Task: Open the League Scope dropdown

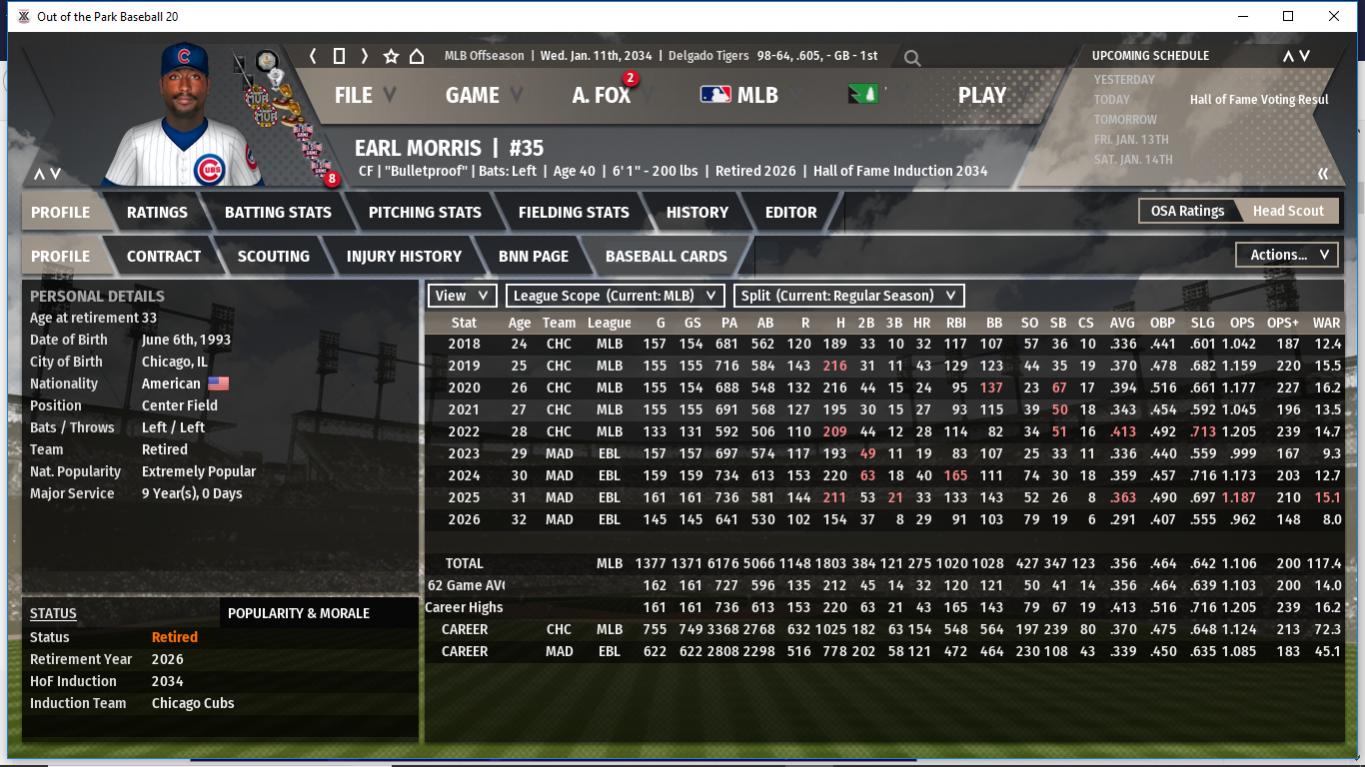Action: 615,296
